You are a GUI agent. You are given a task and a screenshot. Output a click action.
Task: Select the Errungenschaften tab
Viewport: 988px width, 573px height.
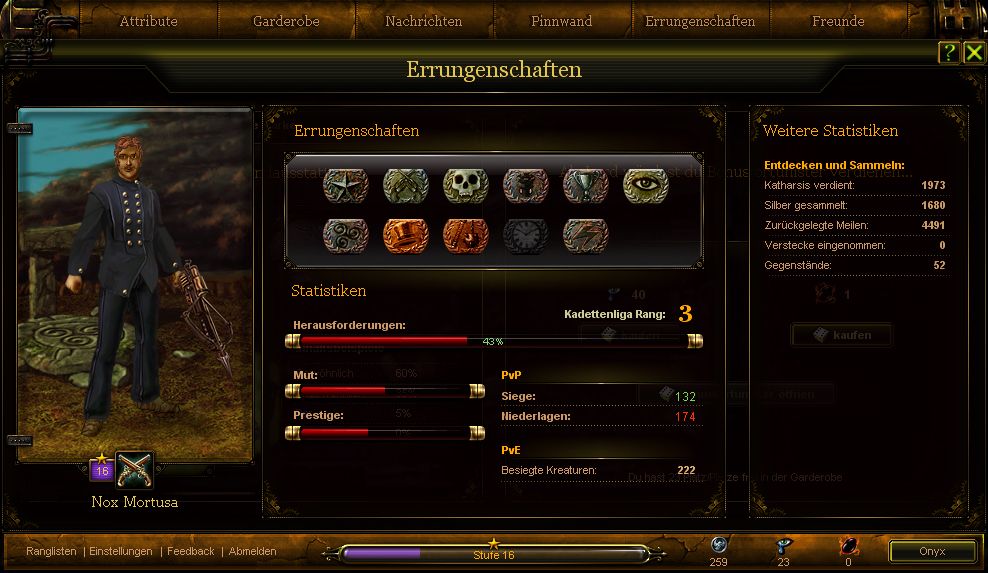click(x=700, y=21)
